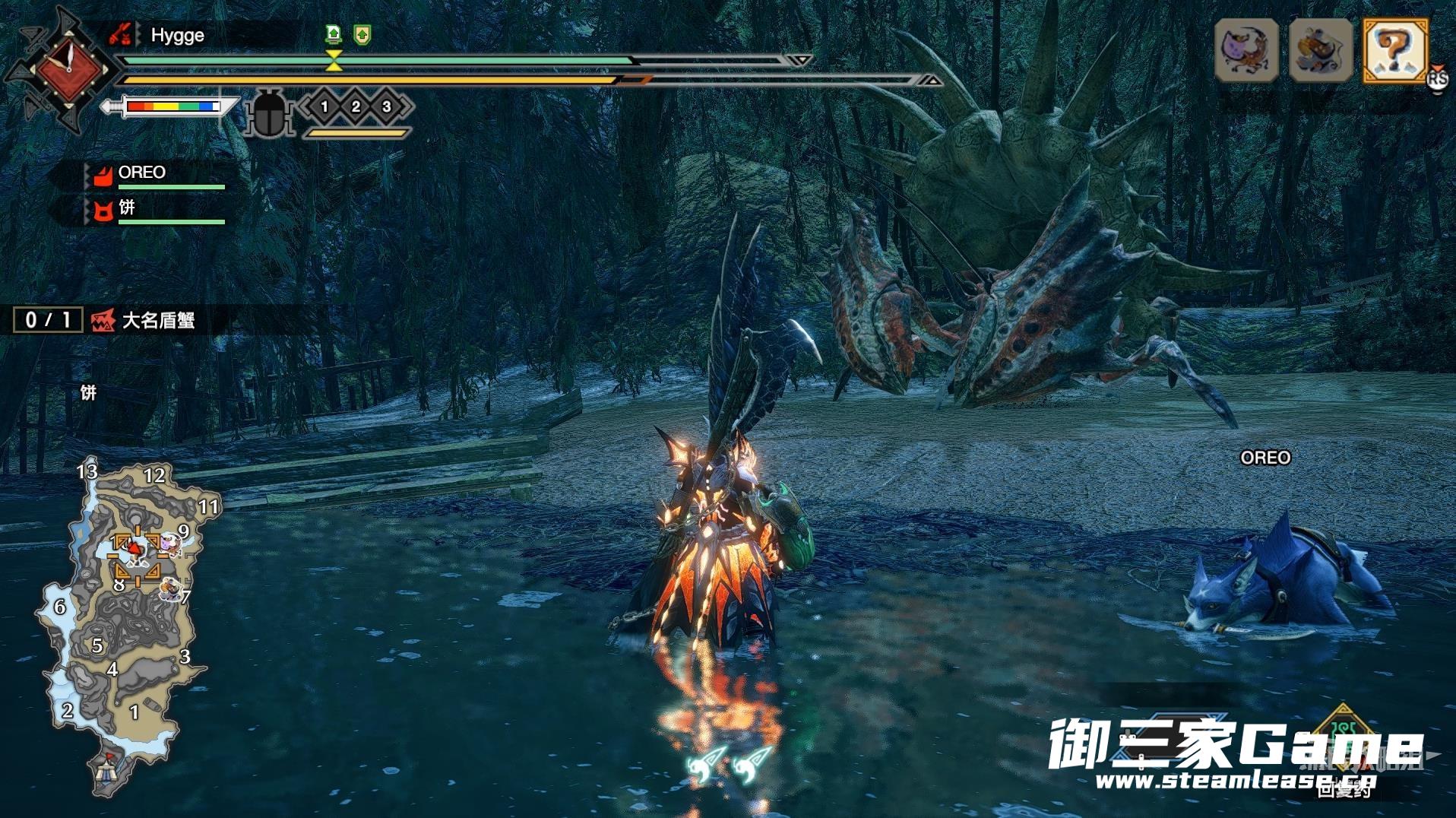Select party member OREO in the buddy list
Screen dimensions: 1456x818
pyautogui.click(x=141, y=173)
